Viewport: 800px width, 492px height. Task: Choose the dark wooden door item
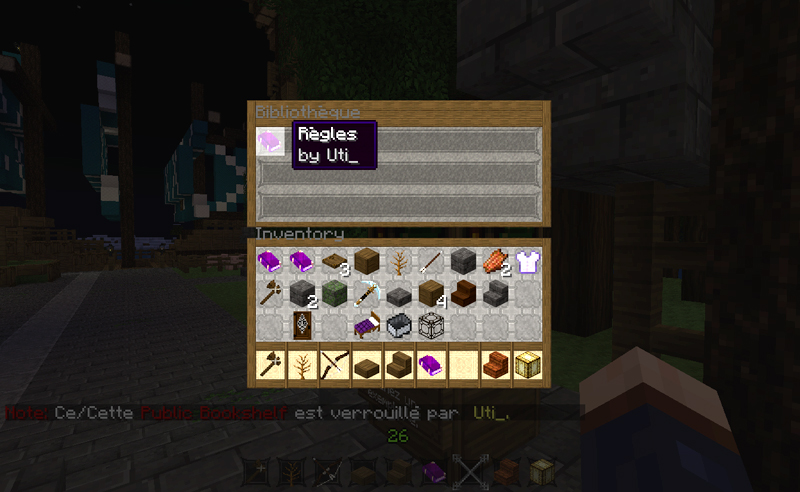coord(303,325)
